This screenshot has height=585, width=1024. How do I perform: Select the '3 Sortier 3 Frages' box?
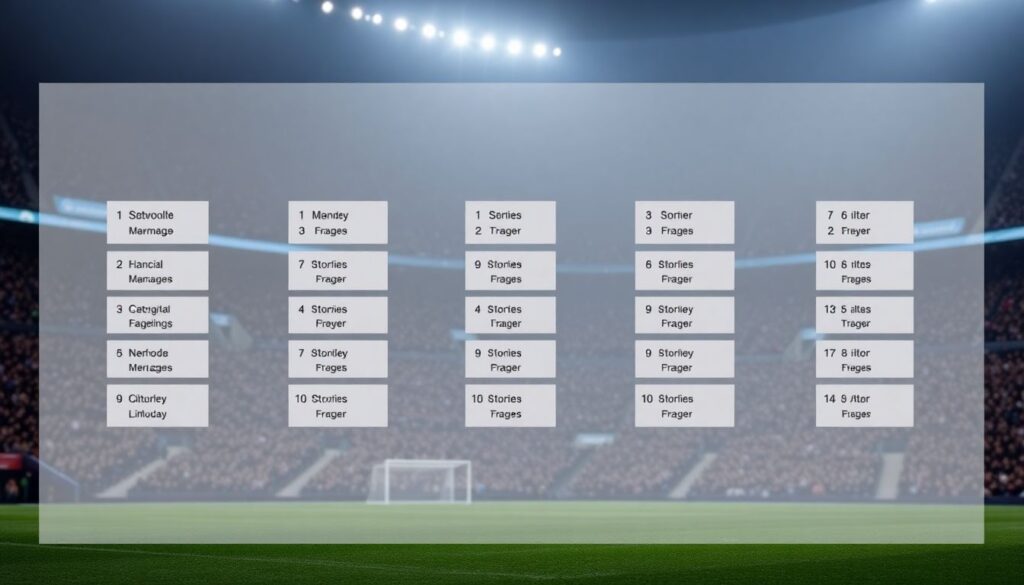coord(684,222)
